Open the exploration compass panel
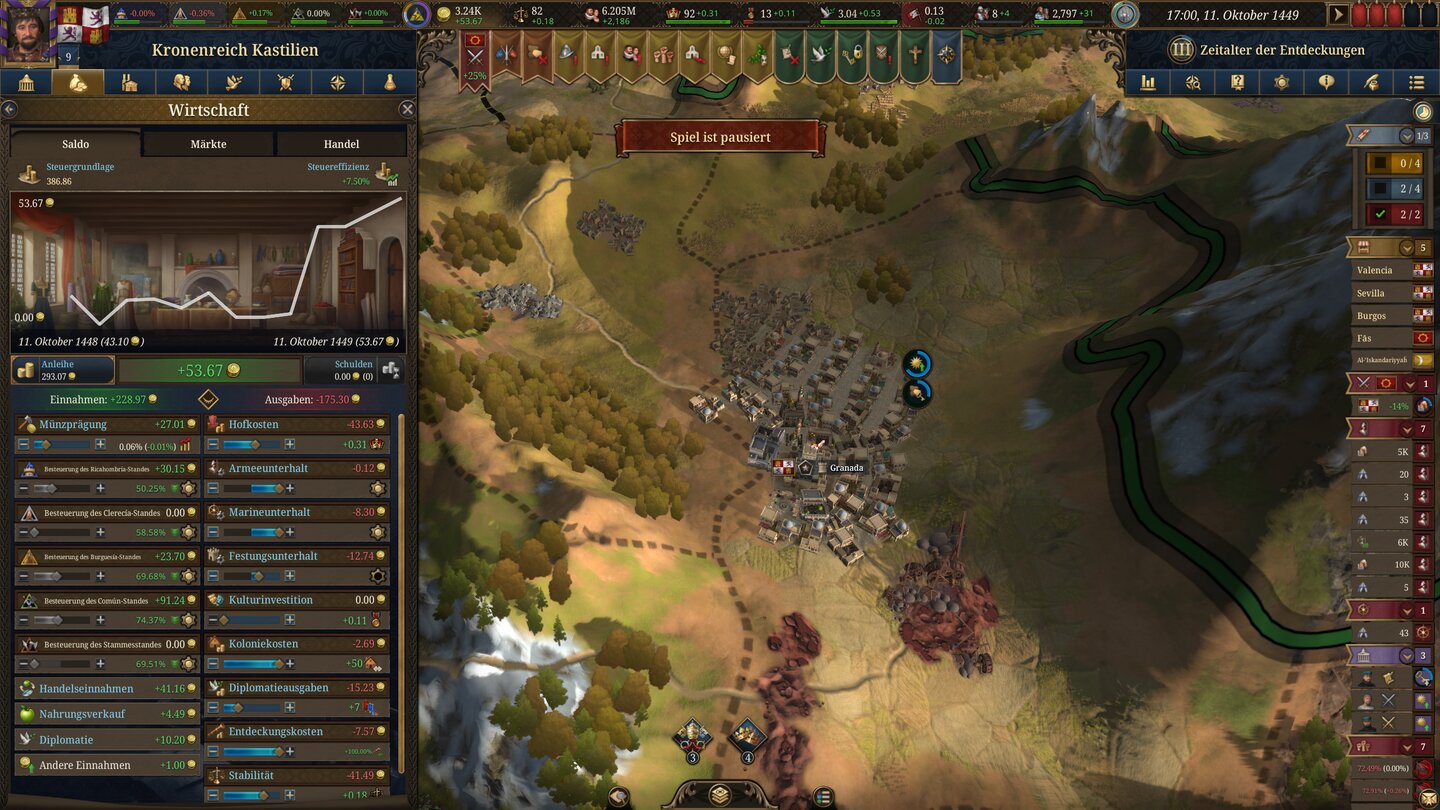1440x810 pixels. coord(337,82)
